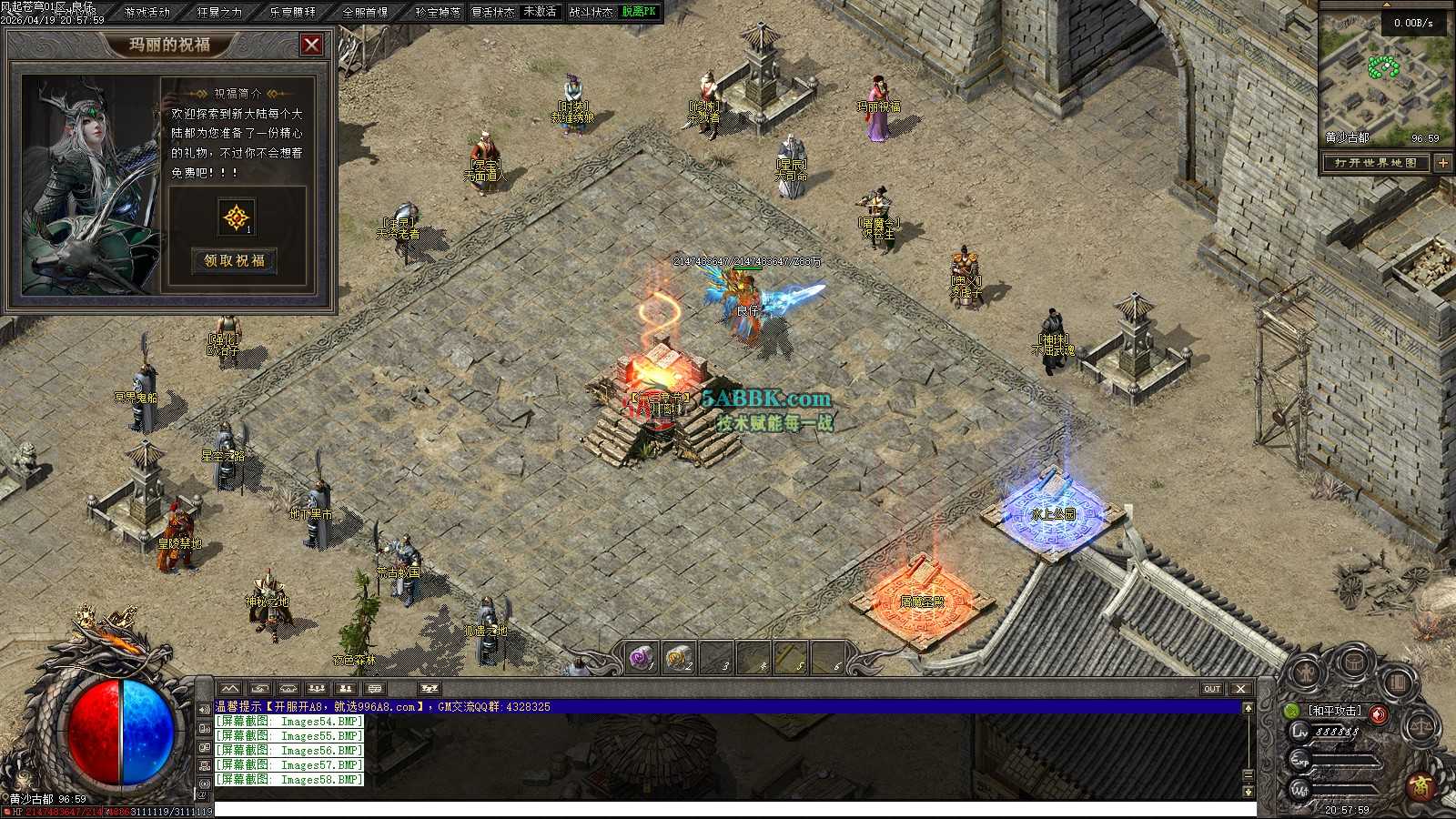Click the OUT button above the chat
1456x819 pixels.
click(1212, 689)
